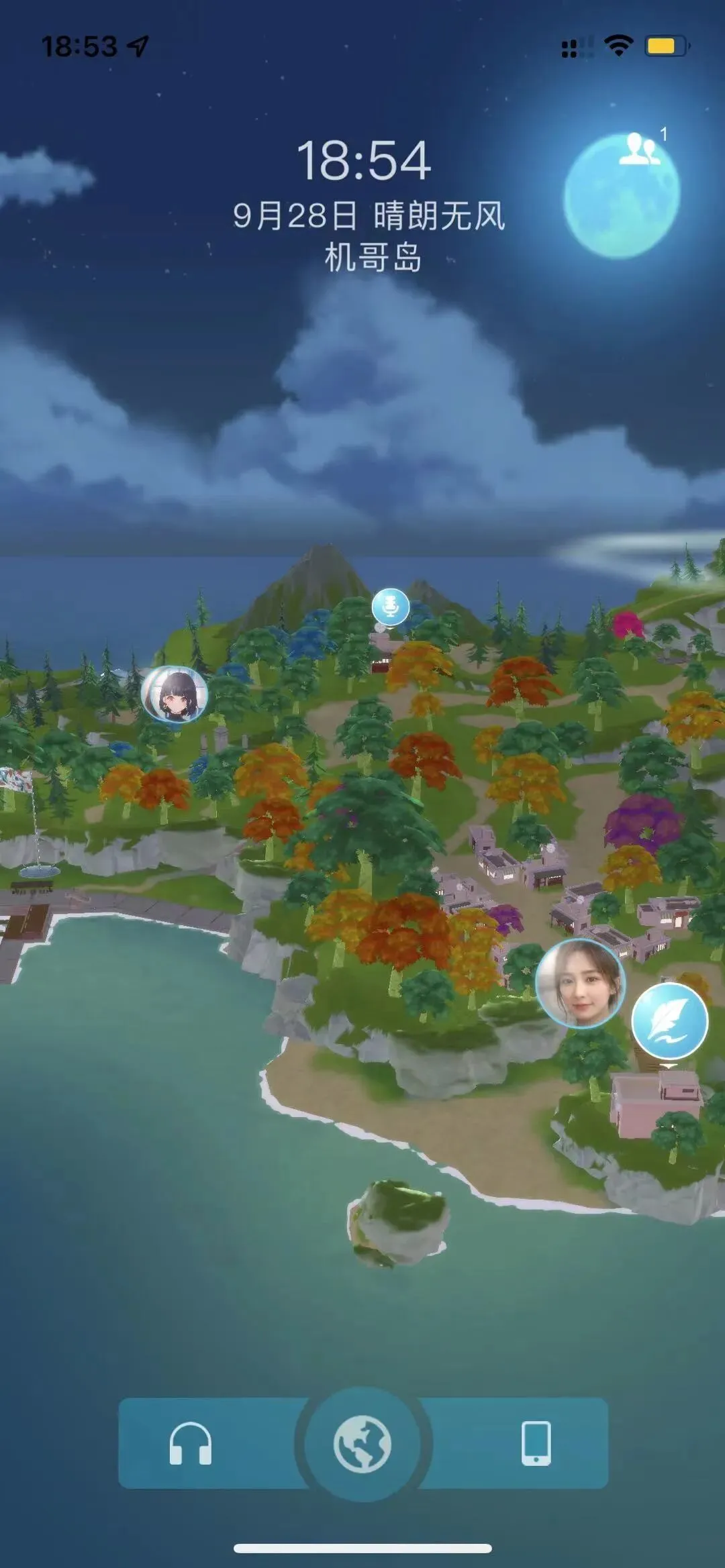Select the globe button in bottom bar

(x=362, y=1445)
